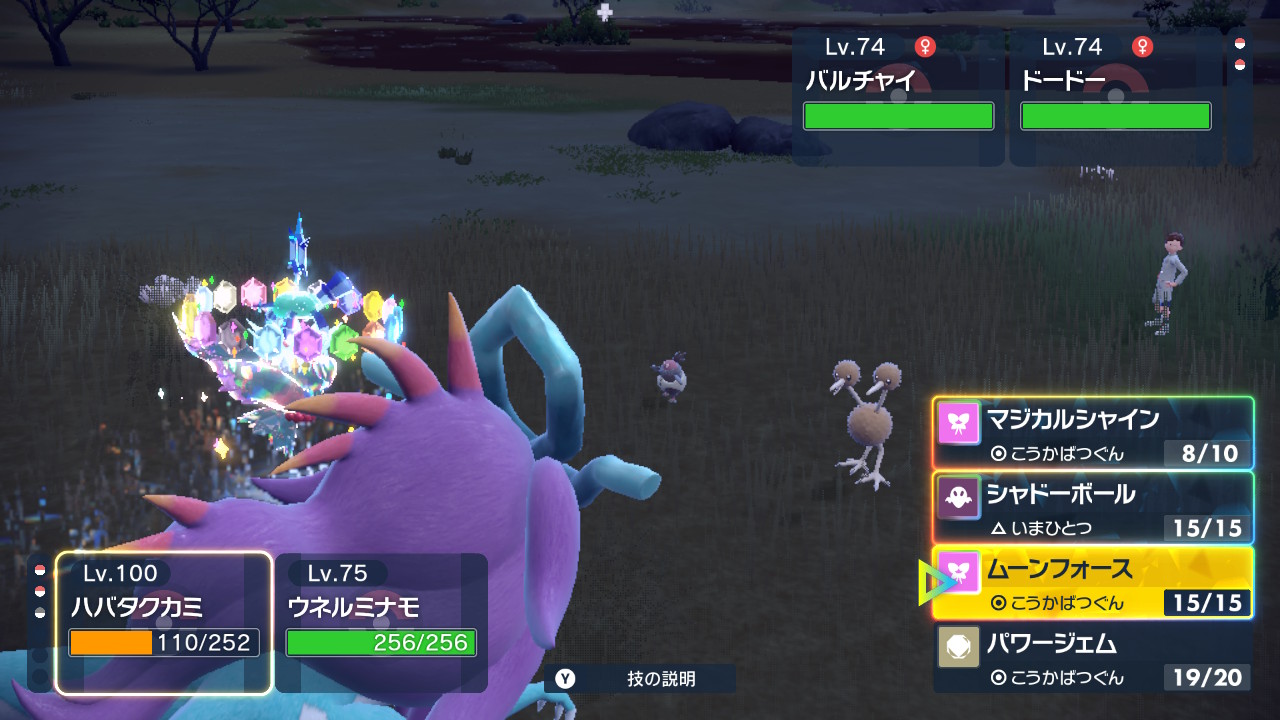
Task: Target the enemy ドードー panel
Action: point(1115,96)
